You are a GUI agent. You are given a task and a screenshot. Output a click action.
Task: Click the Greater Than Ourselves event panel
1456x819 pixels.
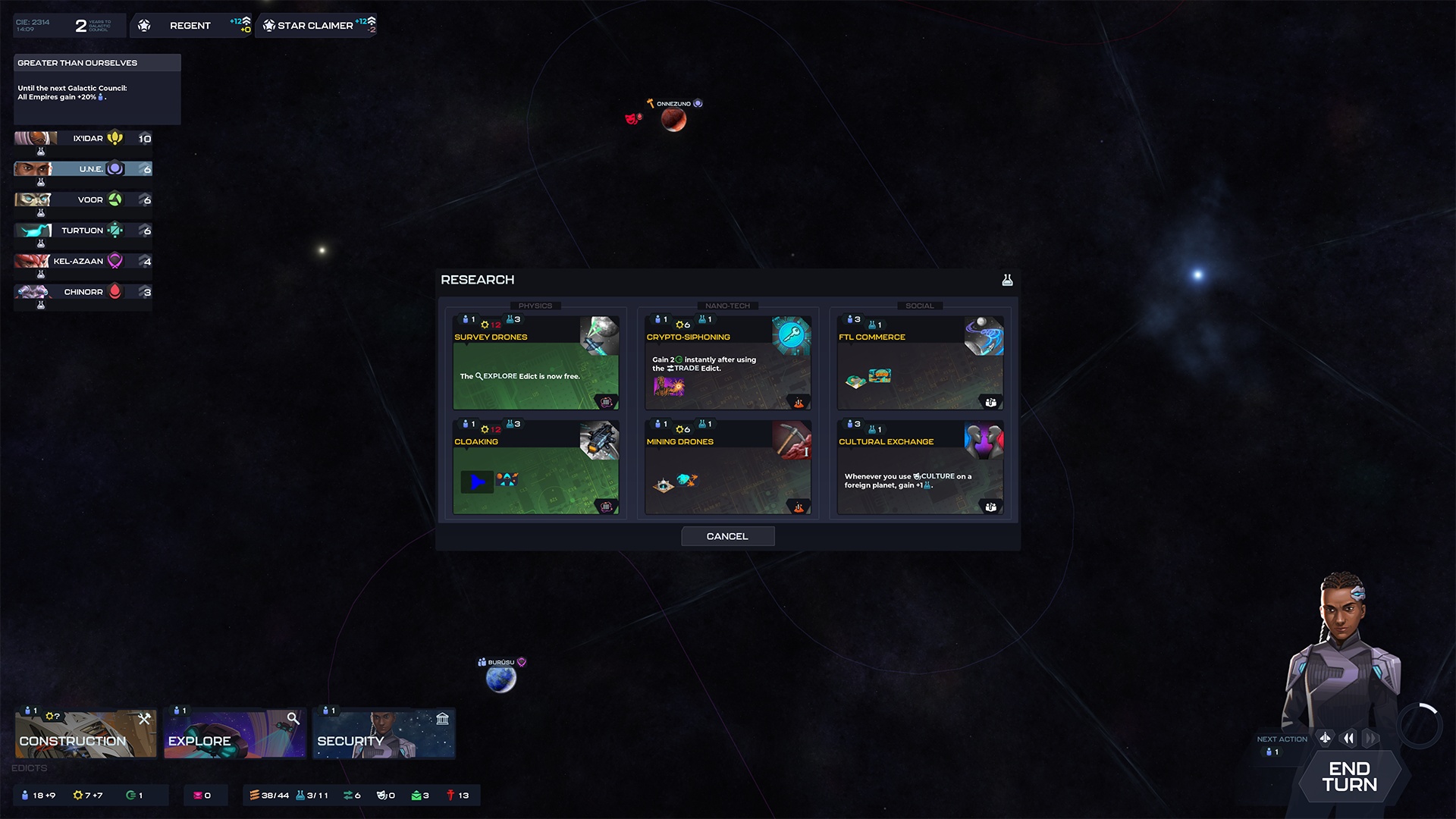tap(97, 89)
